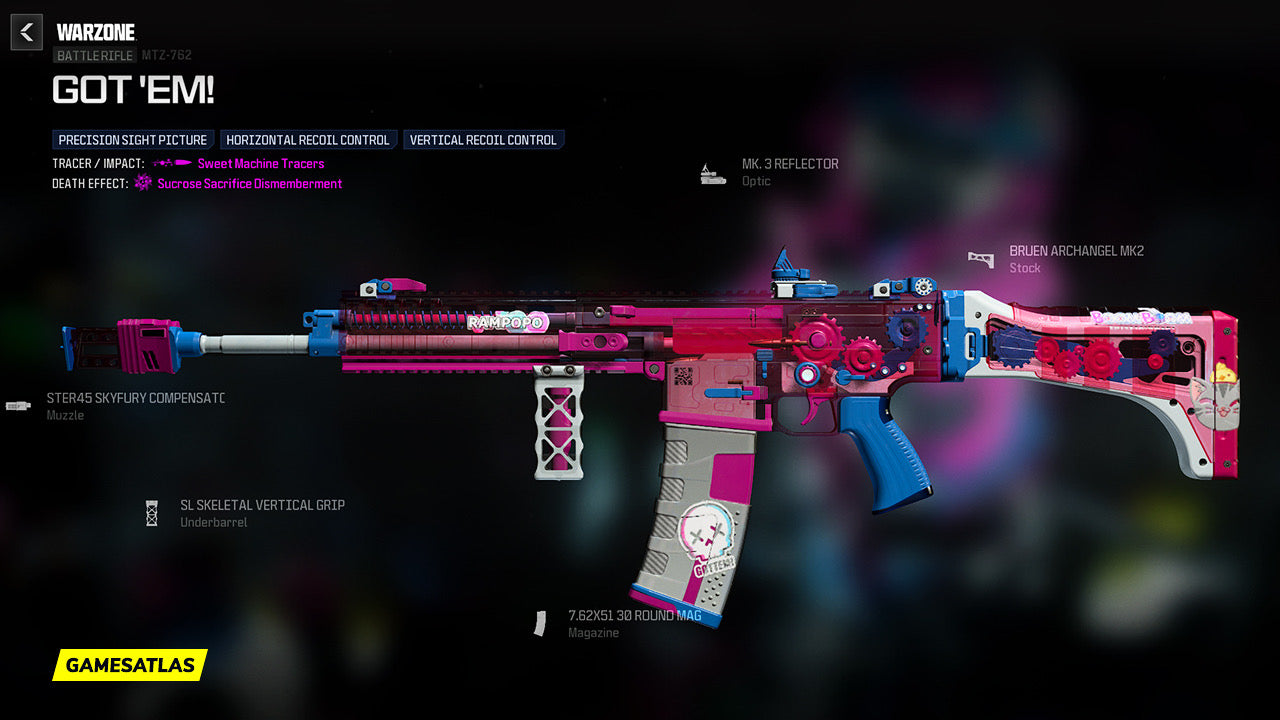Select the MK. 3 Reflector optic attachment
The image size is (1280, 720).
pos(789,164)
